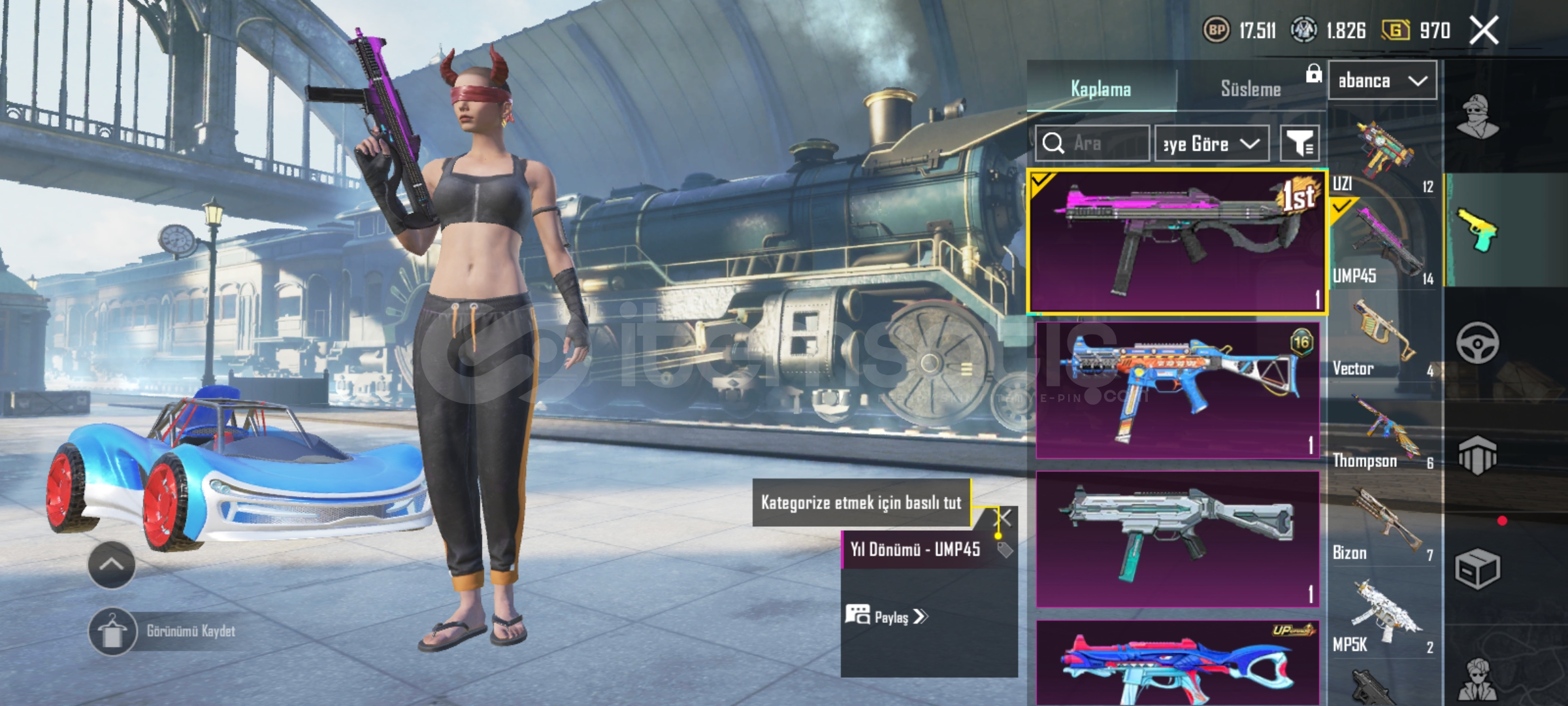Open the vehicle steering wheel category

coord(1477,343)
